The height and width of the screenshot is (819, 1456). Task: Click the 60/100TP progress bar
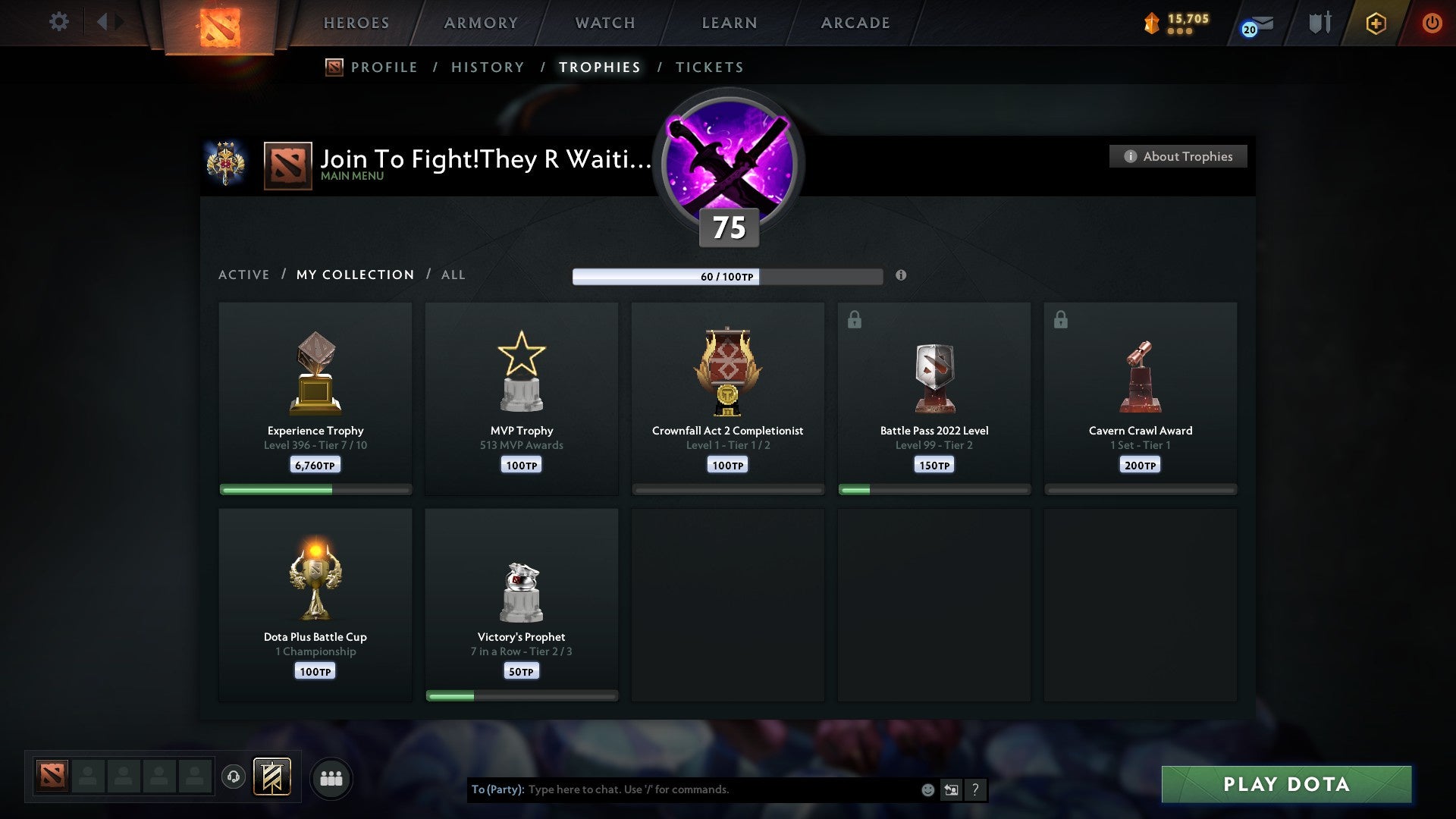pos(728,276)
